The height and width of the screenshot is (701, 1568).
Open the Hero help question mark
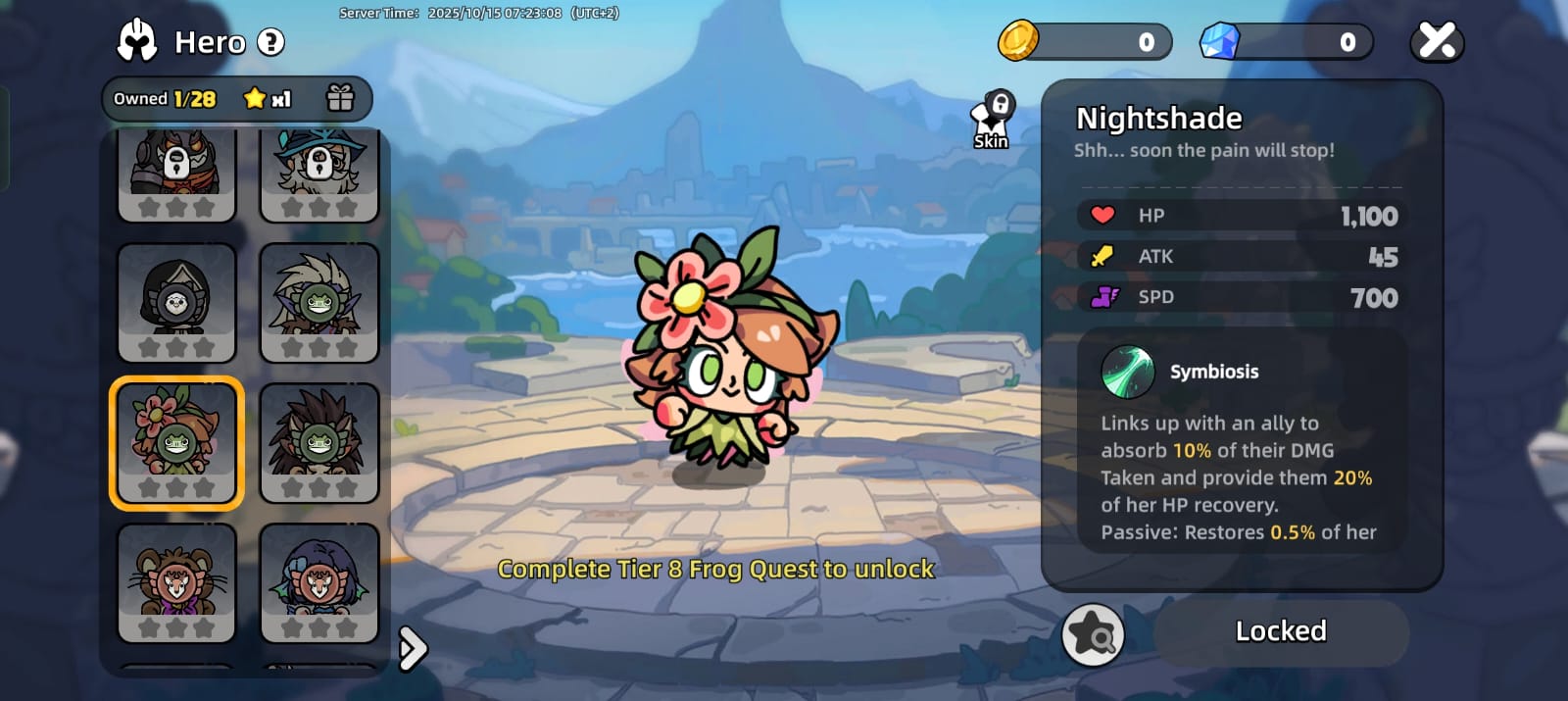(270, 42)
